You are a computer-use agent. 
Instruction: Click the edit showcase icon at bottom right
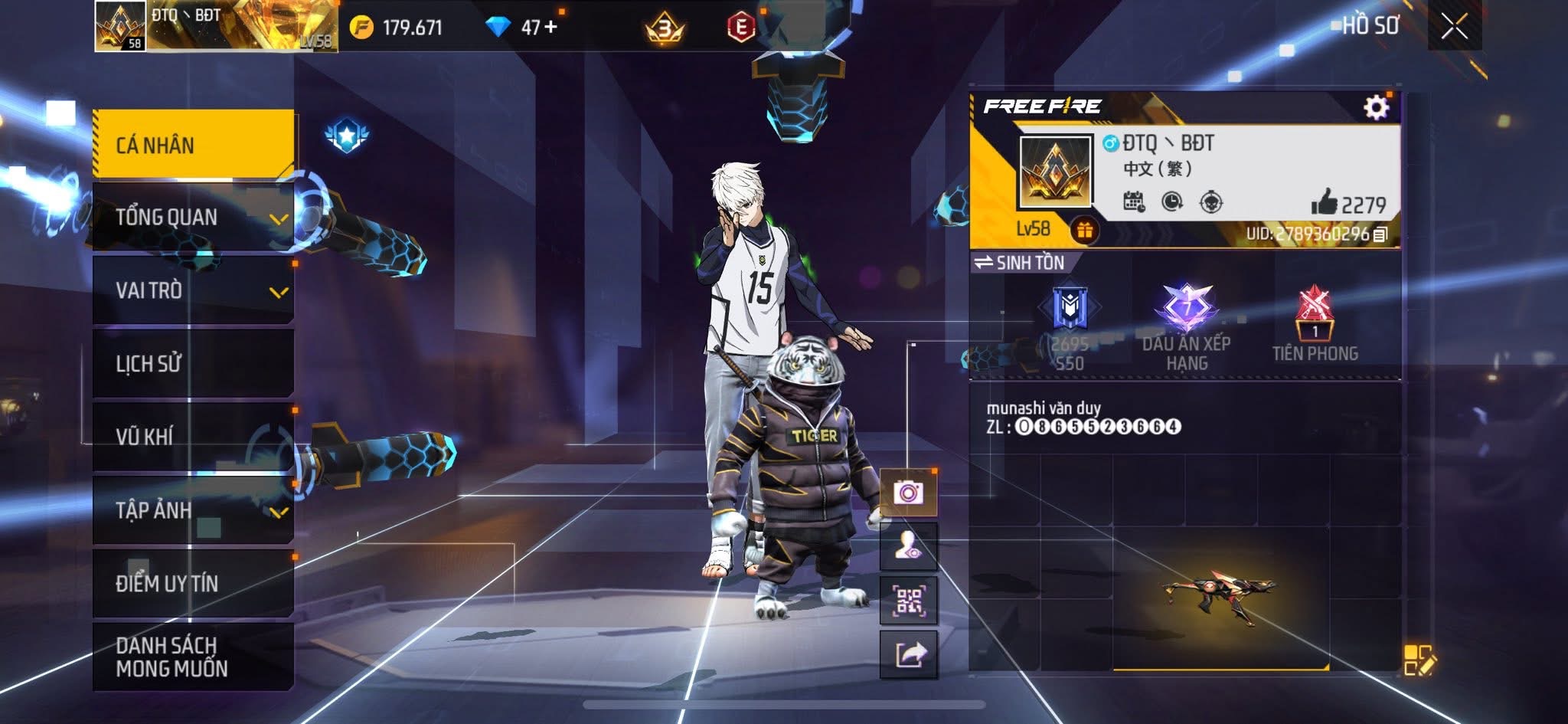point(1418,660)
